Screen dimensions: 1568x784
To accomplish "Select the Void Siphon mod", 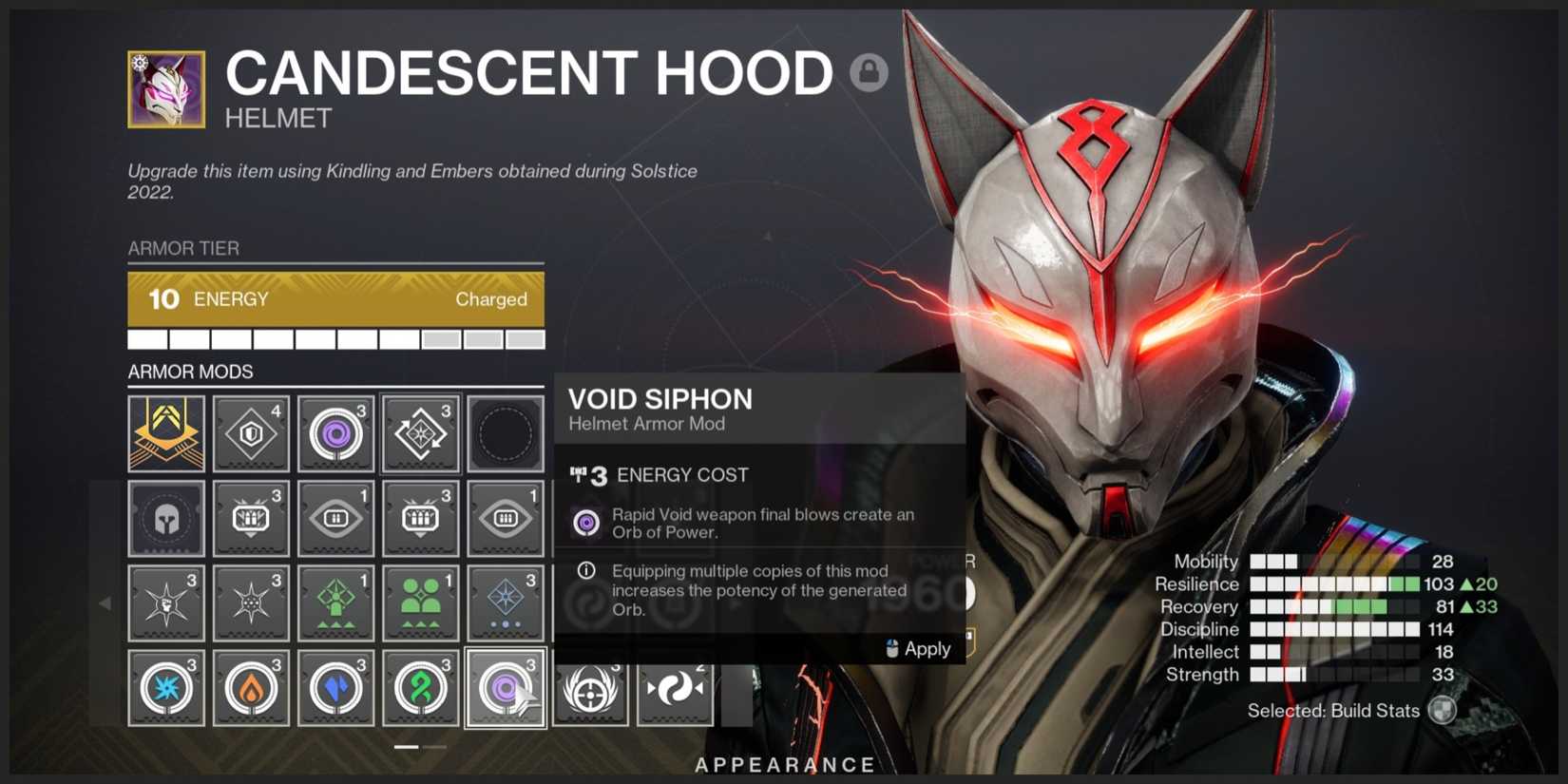I will tap(506, 687).
